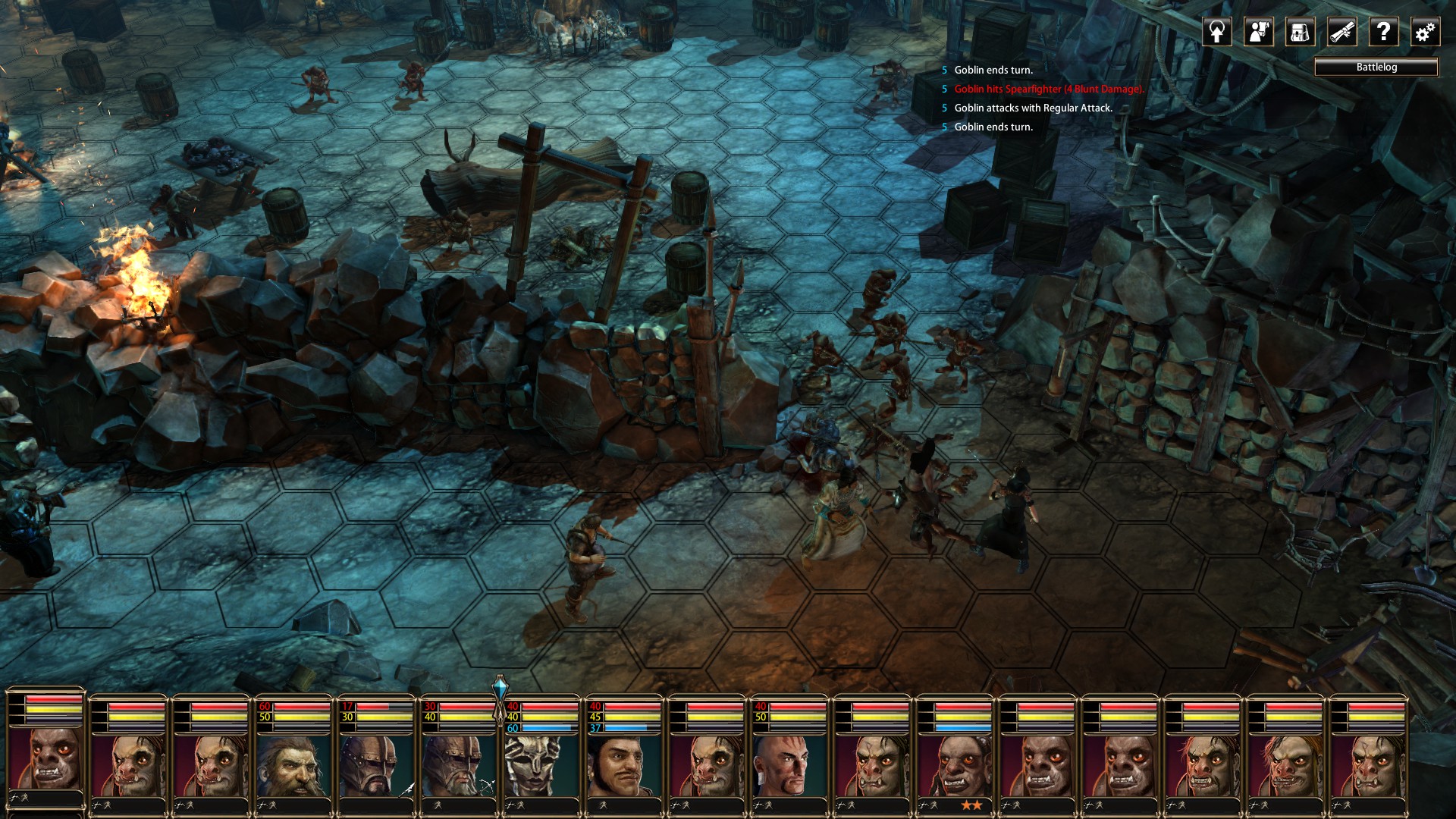Open the backpack inventory
This screenshot has width=1456, height=819.
point(1300,32)
